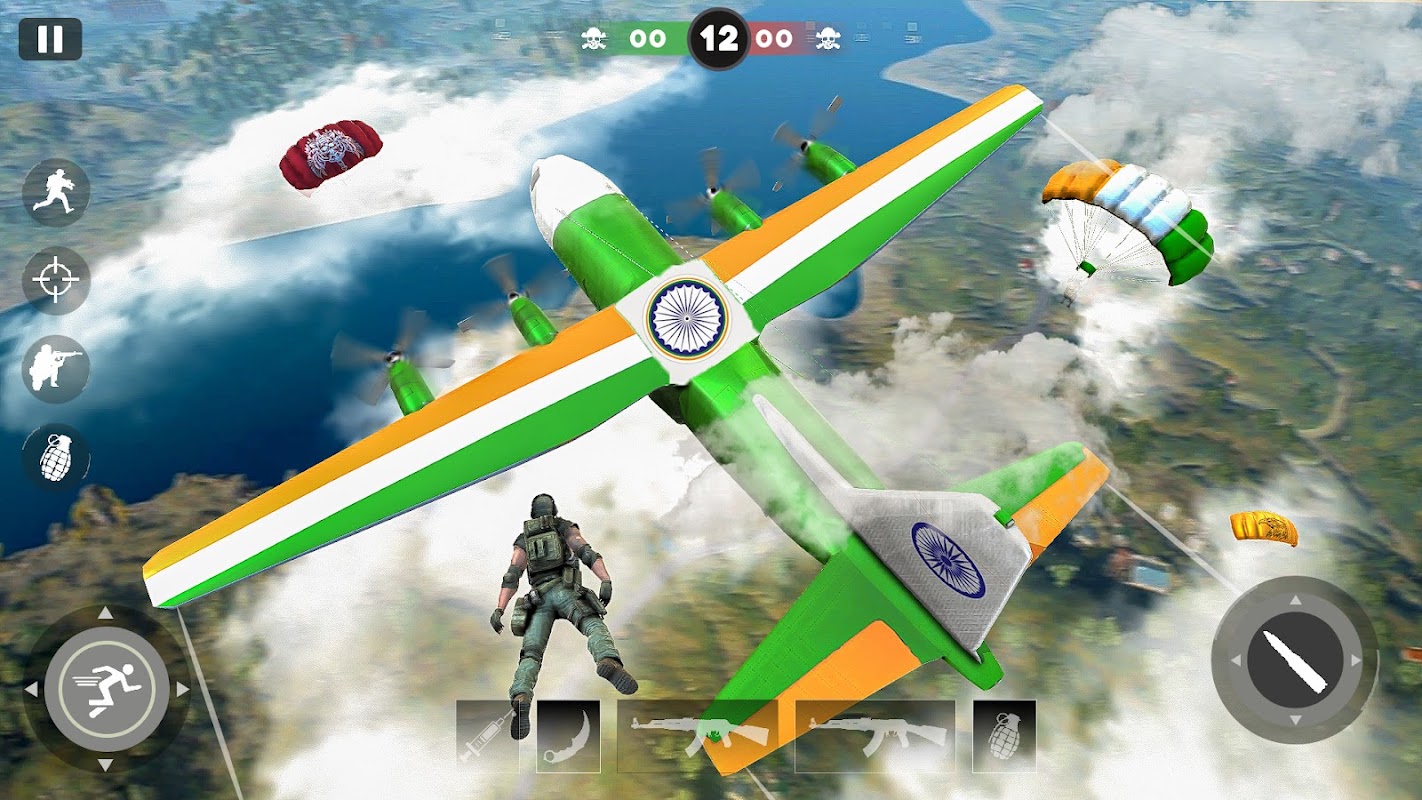Pause the game
The height and width of the screenshot is (800, 1422).
(x=49, y=39)
